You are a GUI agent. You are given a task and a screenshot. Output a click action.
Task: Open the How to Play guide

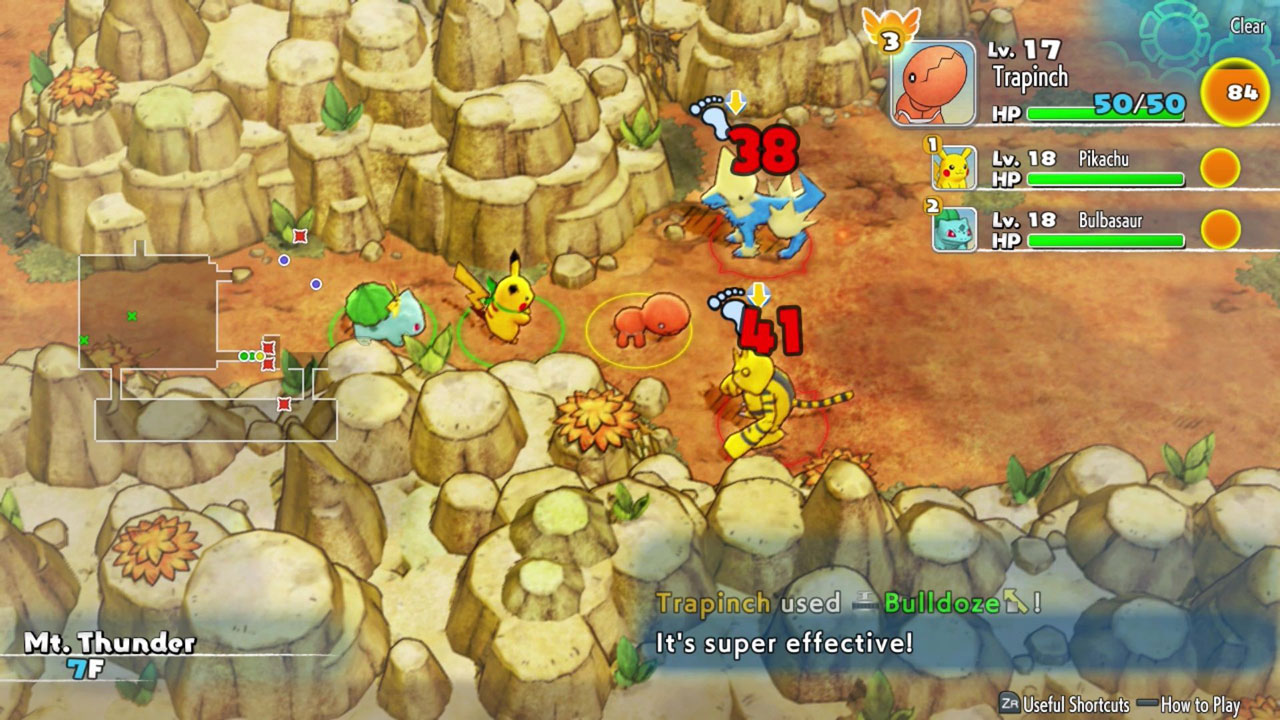pyautogui.click(x=1200, y=702)
